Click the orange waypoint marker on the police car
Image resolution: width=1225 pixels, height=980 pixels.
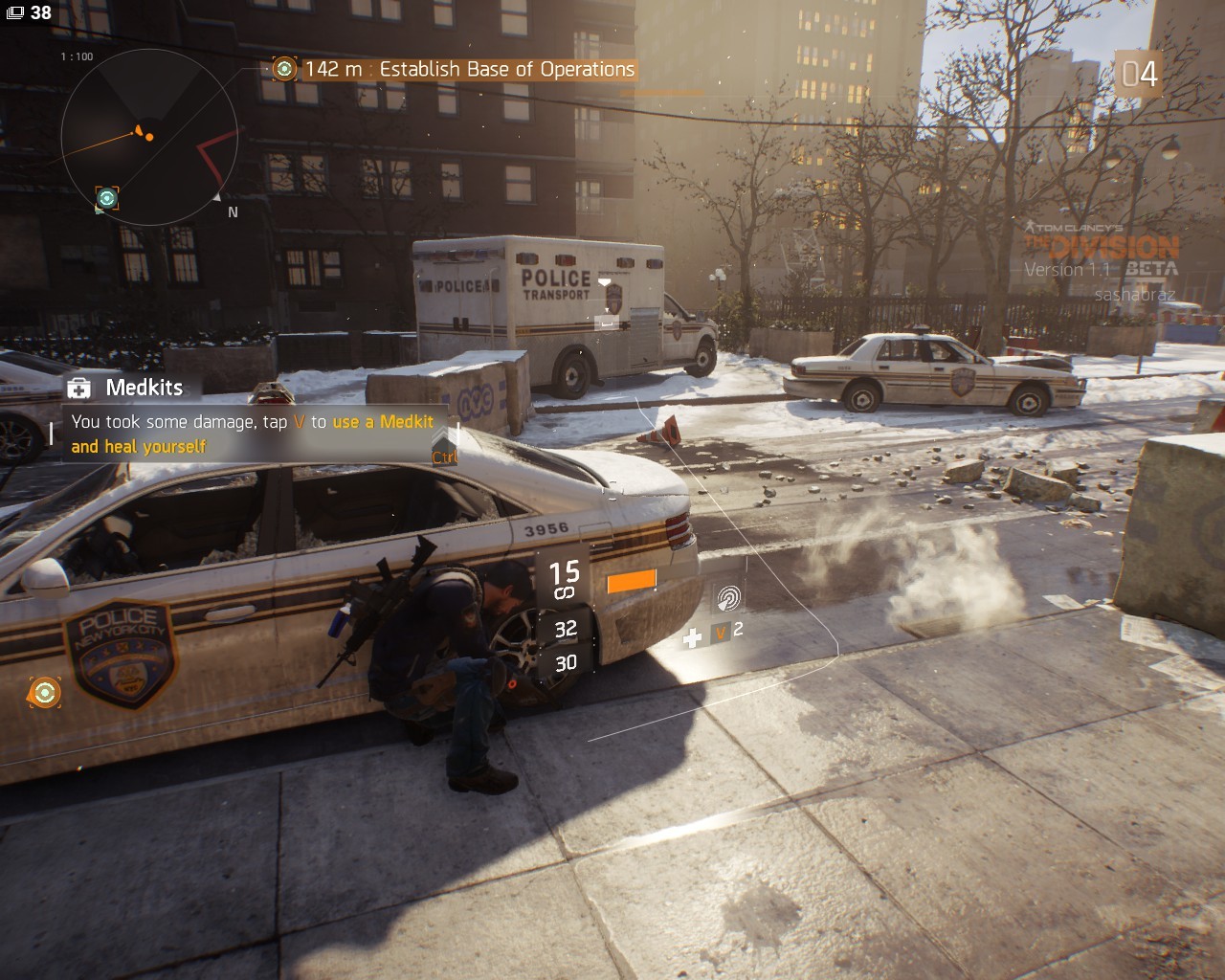[x=44, y=692]
